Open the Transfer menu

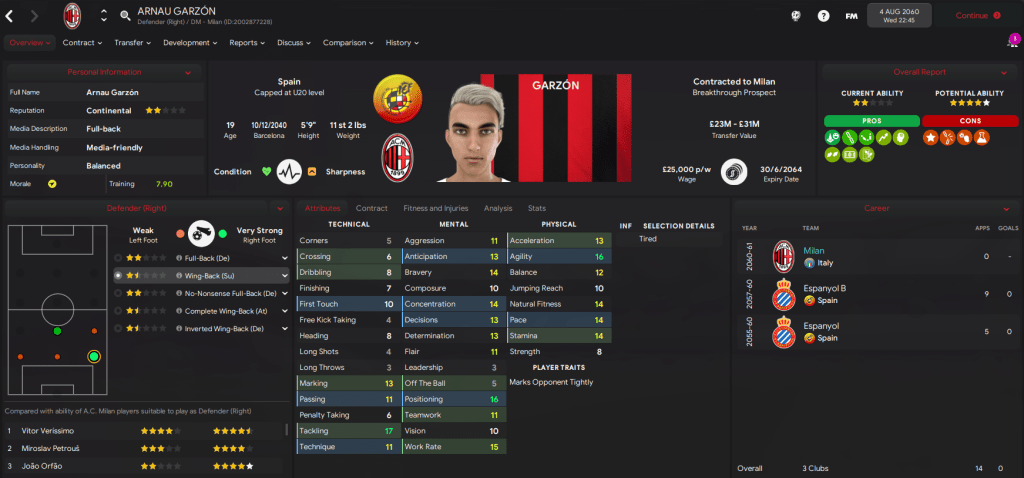[132, 43]
